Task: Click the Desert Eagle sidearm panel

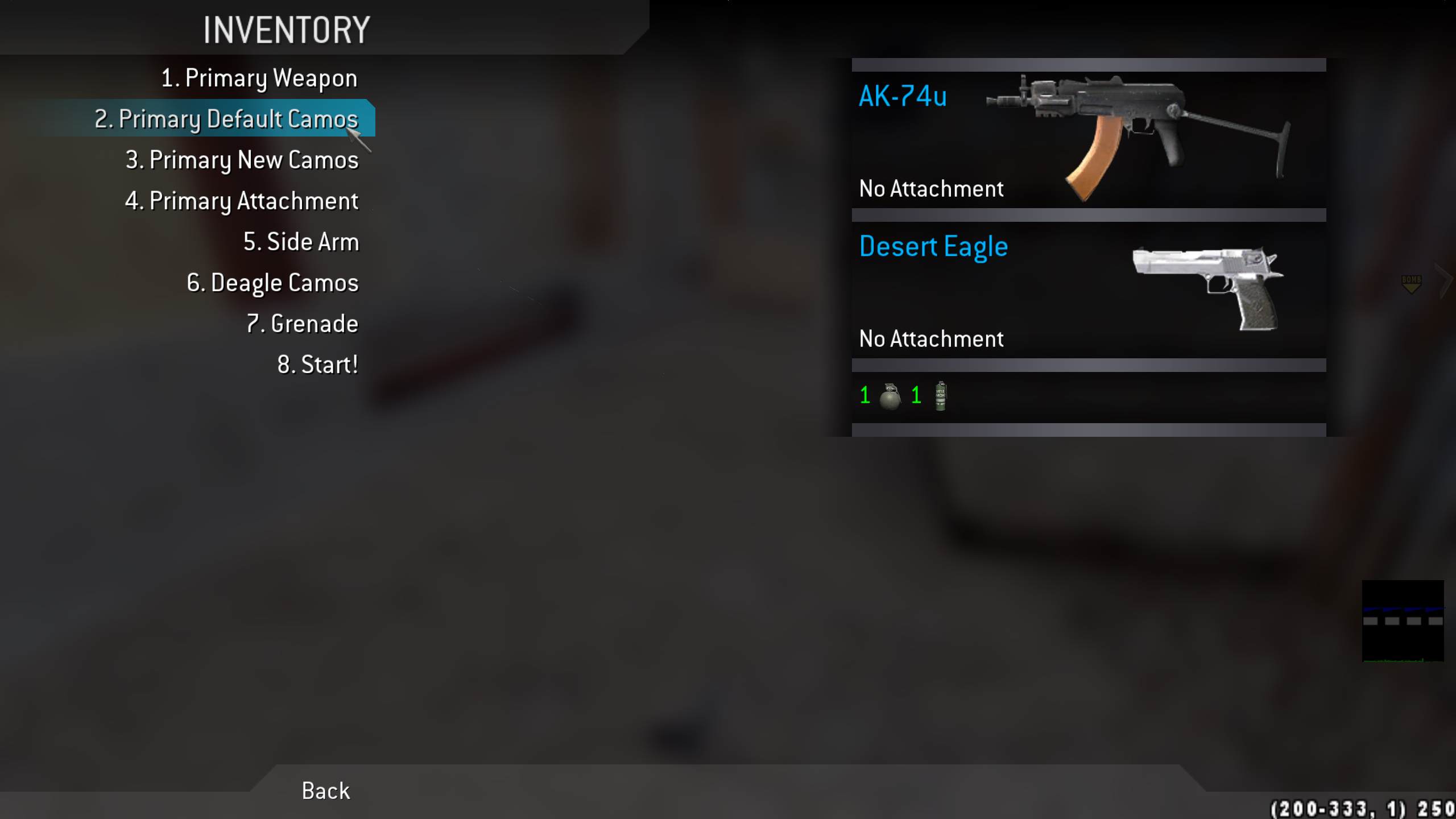Action: click(x=1089, y=290)
